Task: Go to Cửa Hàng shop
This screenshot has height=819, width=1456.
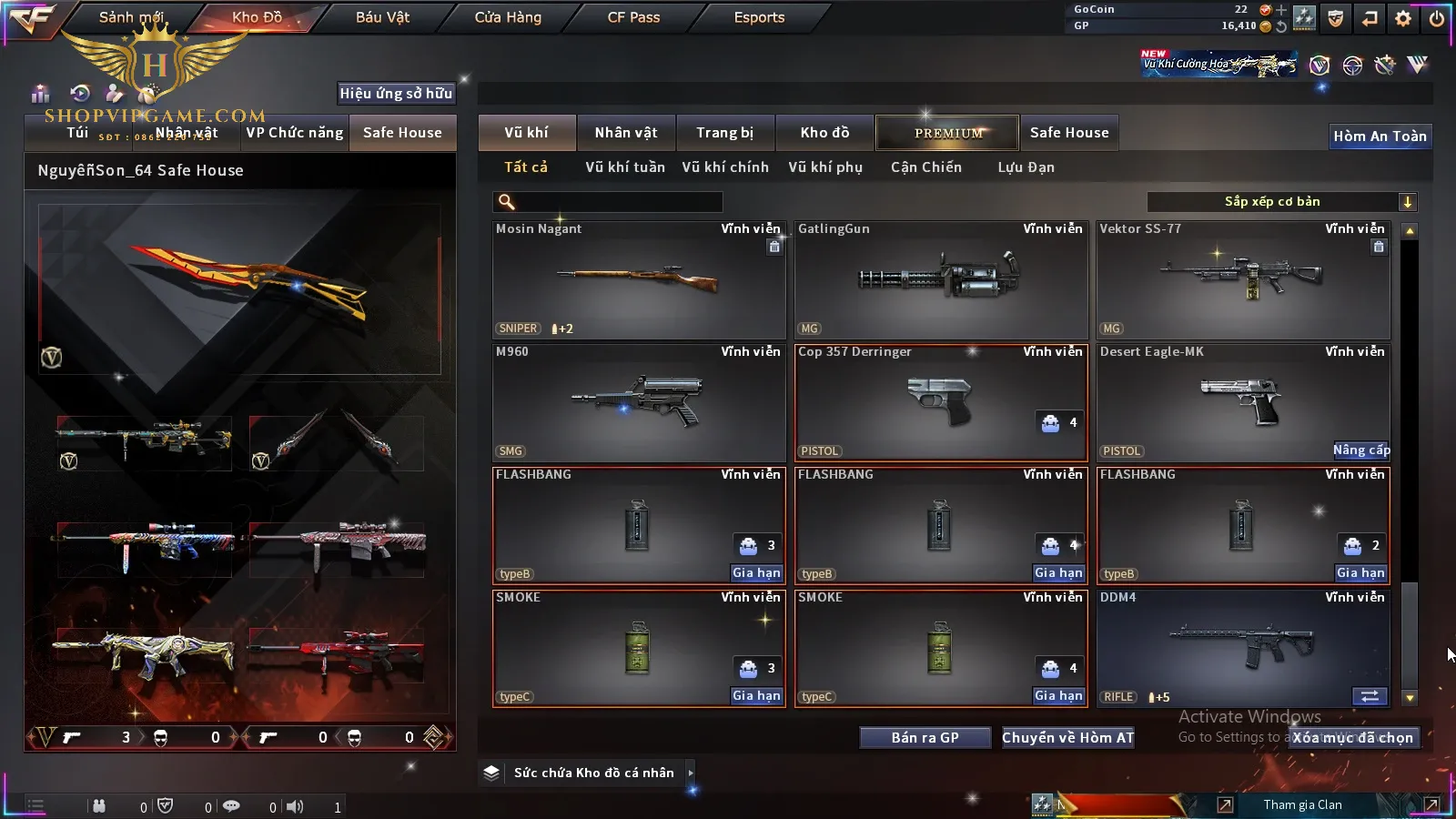Action: pos(508,17)
